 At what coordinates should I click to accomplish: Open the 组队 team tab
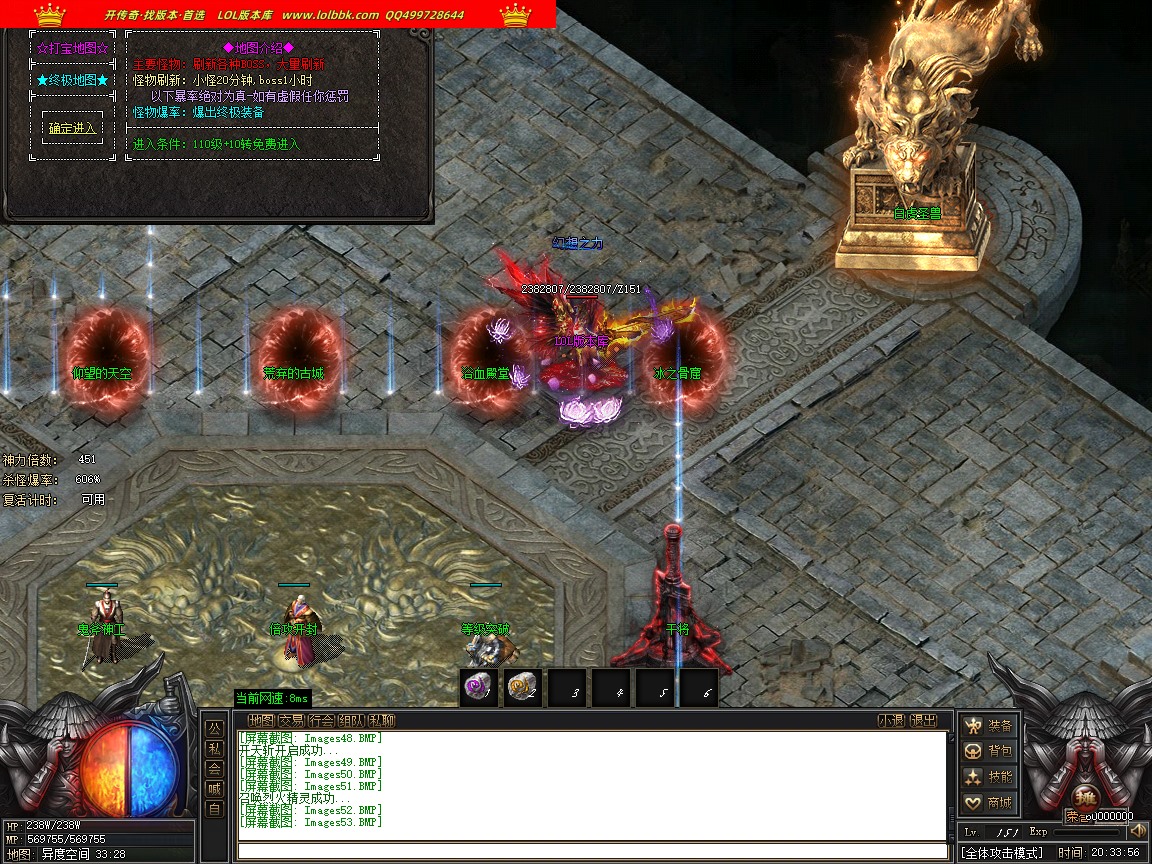point(351,720)
